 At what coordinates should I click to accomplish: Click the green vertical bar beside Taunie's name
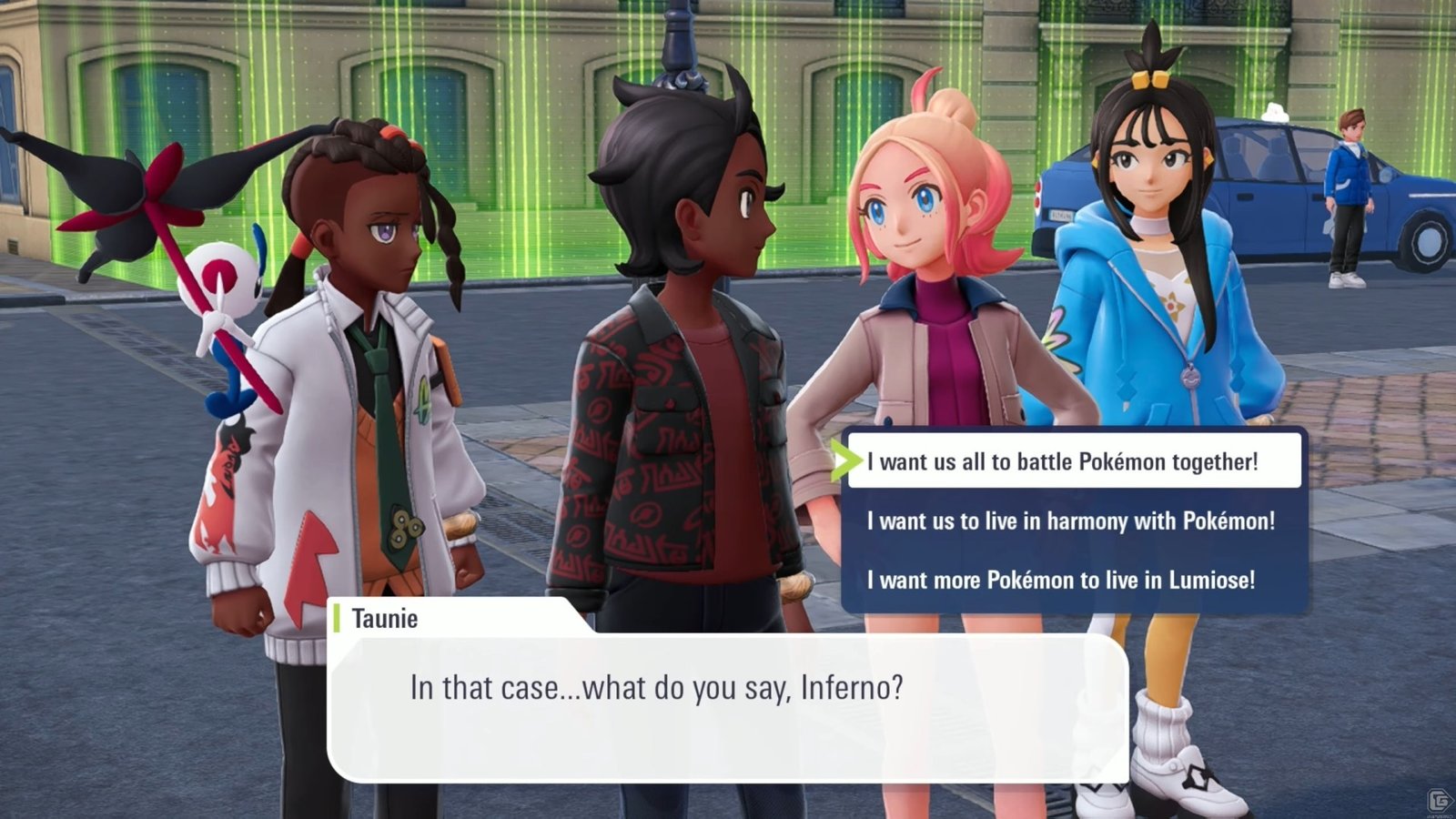338,620
